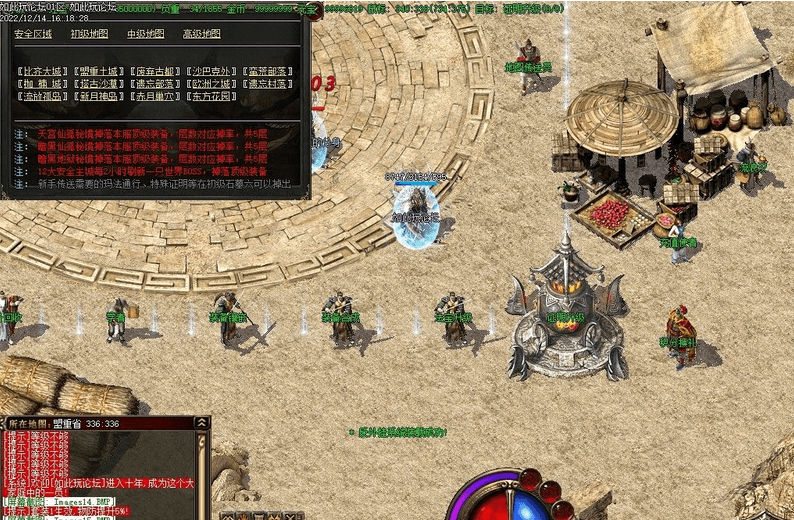Choose the 盟重土城 destination
Viewport: 794px width, 520px height.
(x=101, y=72)
